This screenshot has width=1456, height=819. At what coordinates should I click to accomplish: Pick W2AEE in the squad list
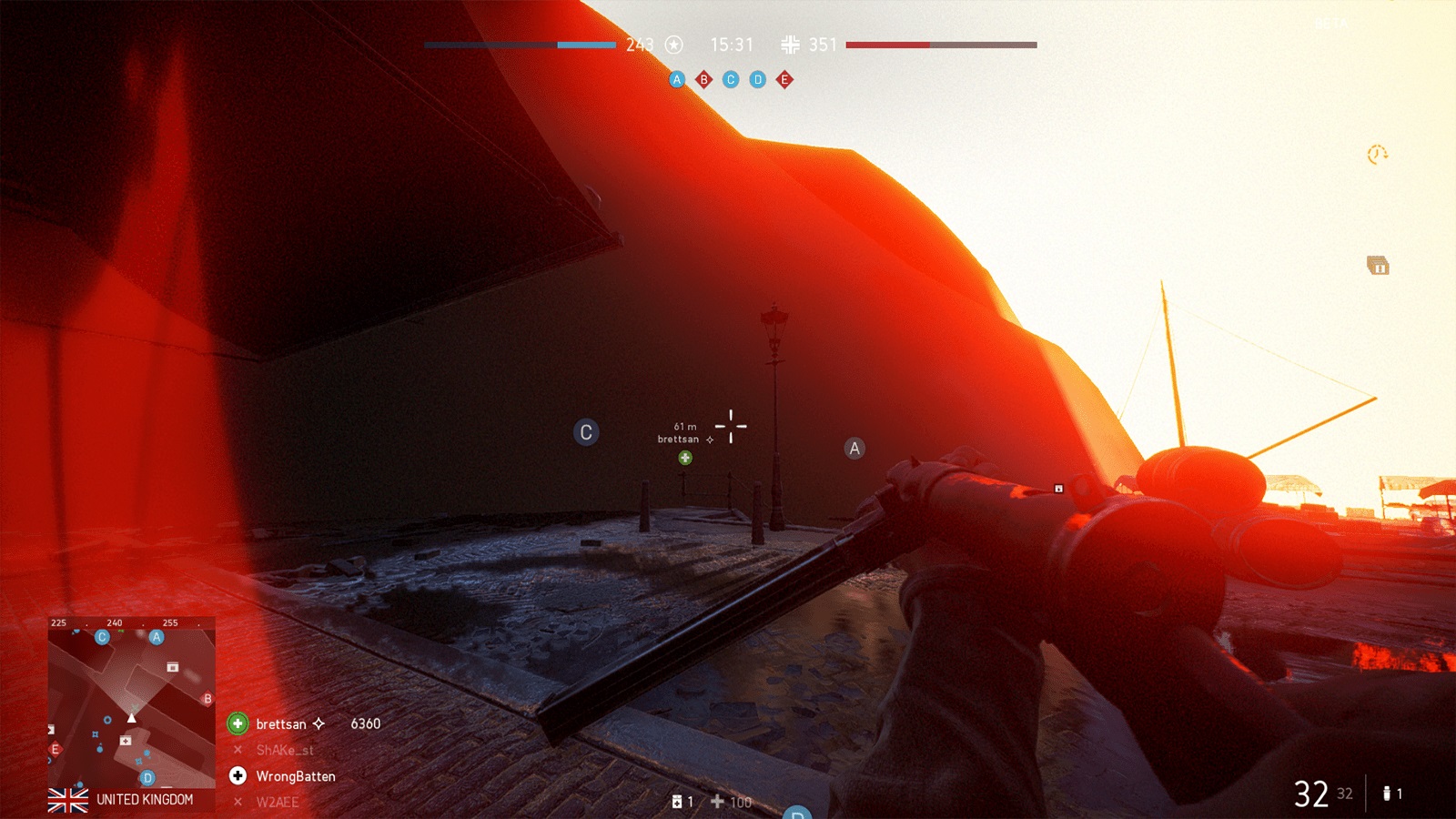277,802
